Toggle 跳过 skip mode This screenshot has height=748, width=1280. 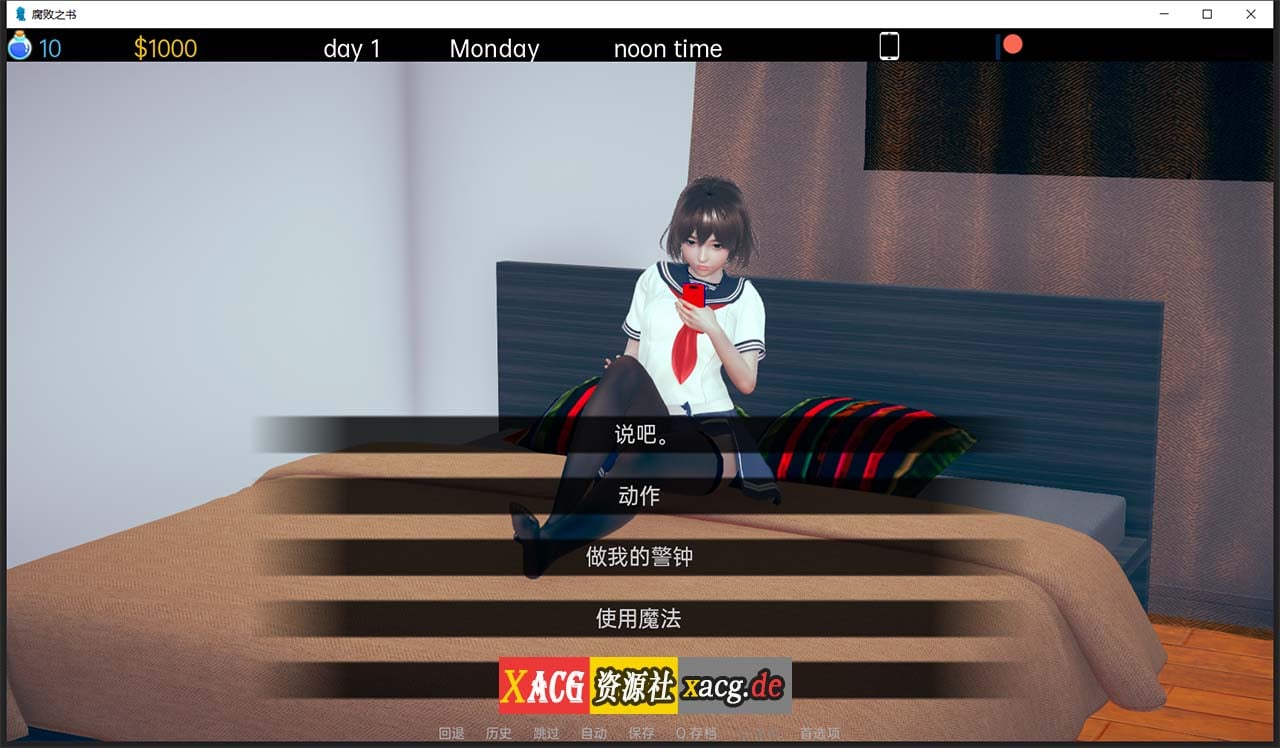[545, 733]
